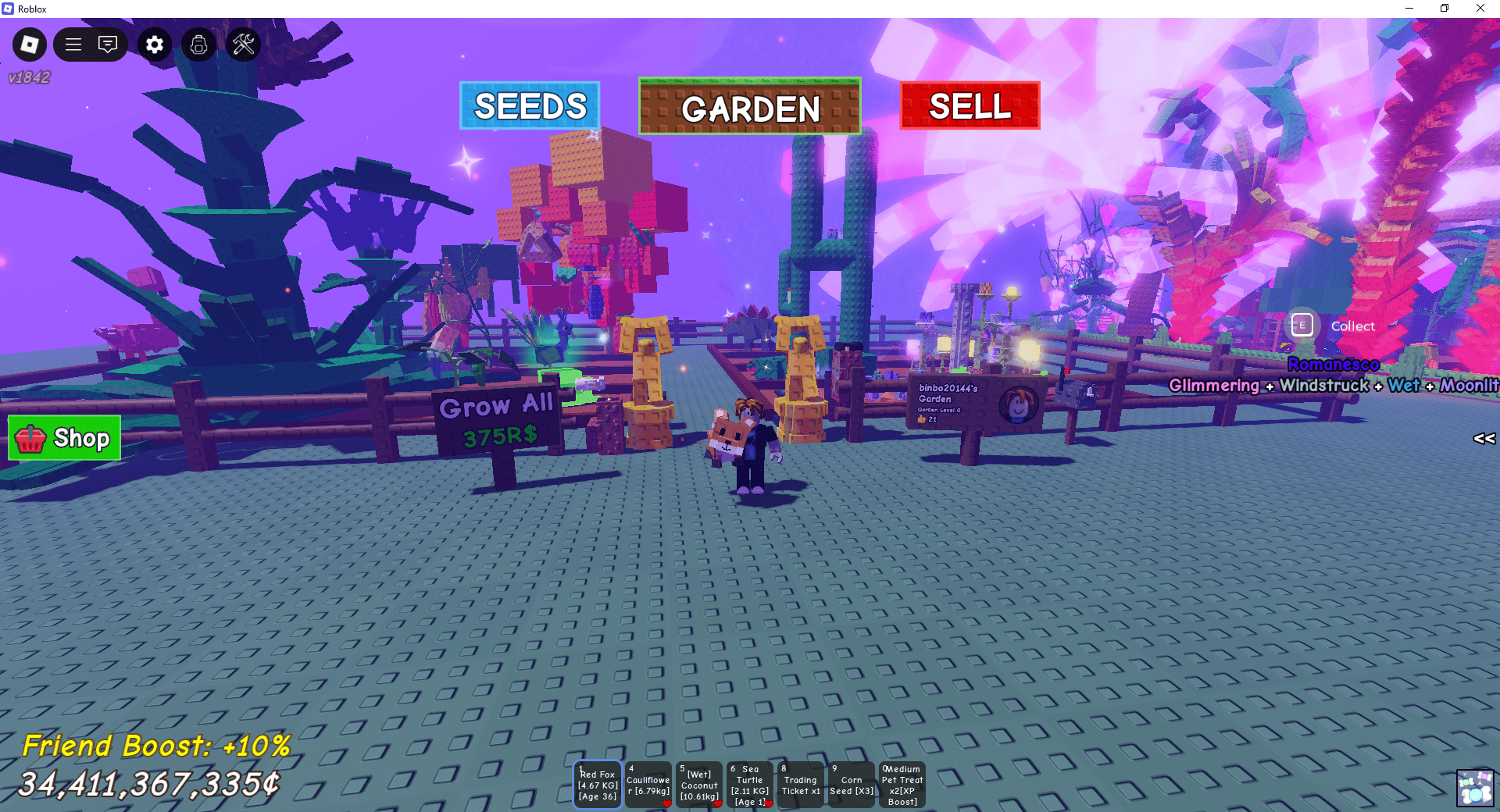
Task: Go to the GARDEN button
Action: 750,107
